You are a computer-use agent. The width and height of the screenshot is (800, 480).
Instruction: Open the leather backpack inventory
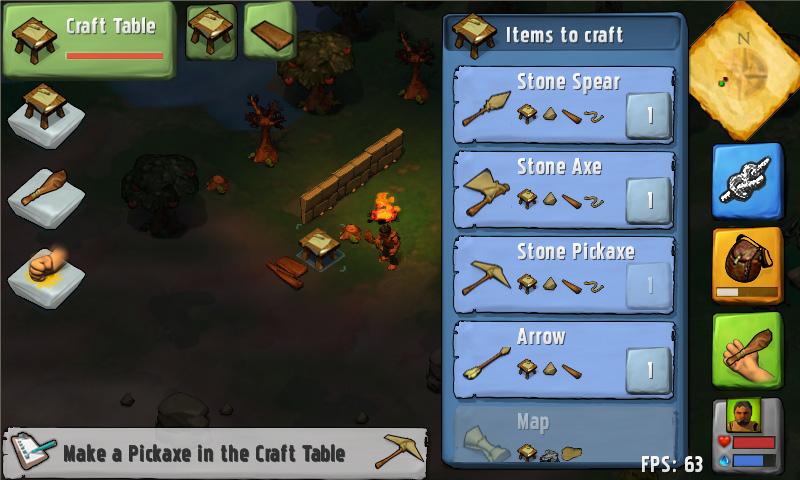point(747,265)
